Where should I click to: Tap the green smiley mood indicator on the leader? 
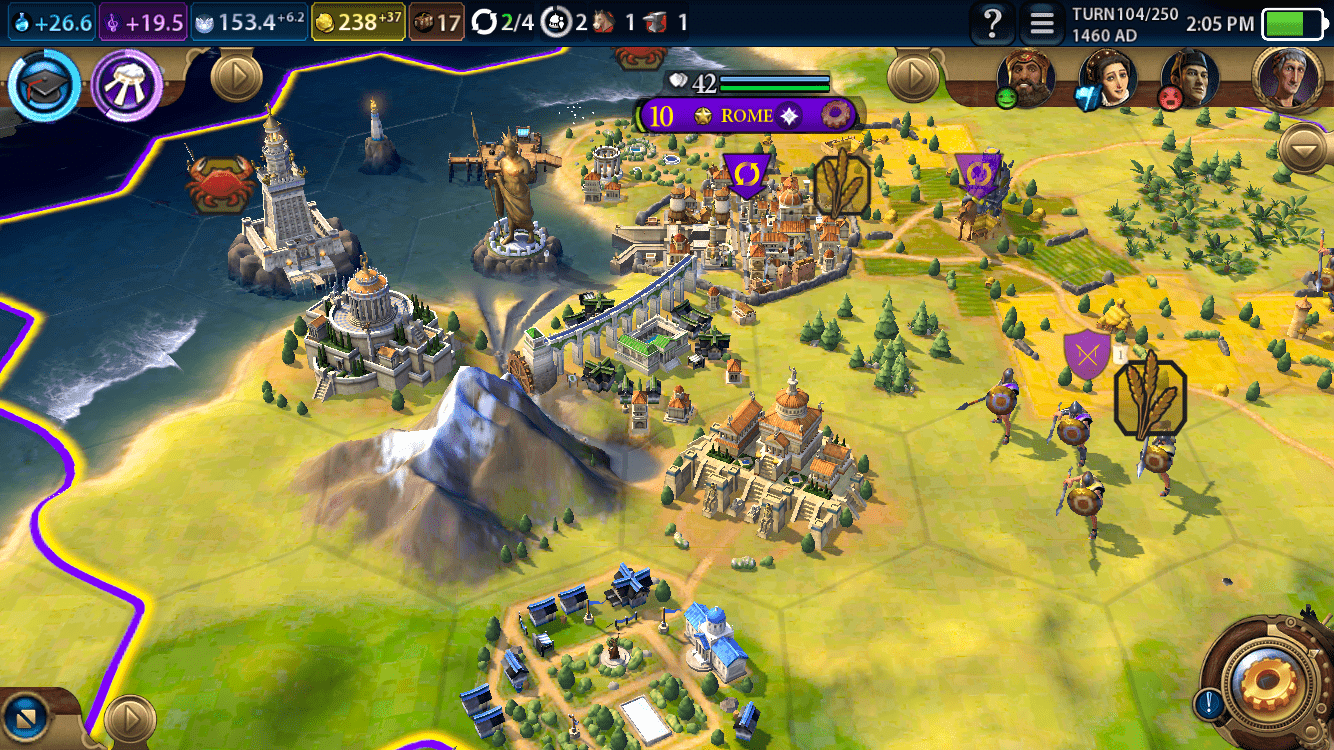(1006, 97)
